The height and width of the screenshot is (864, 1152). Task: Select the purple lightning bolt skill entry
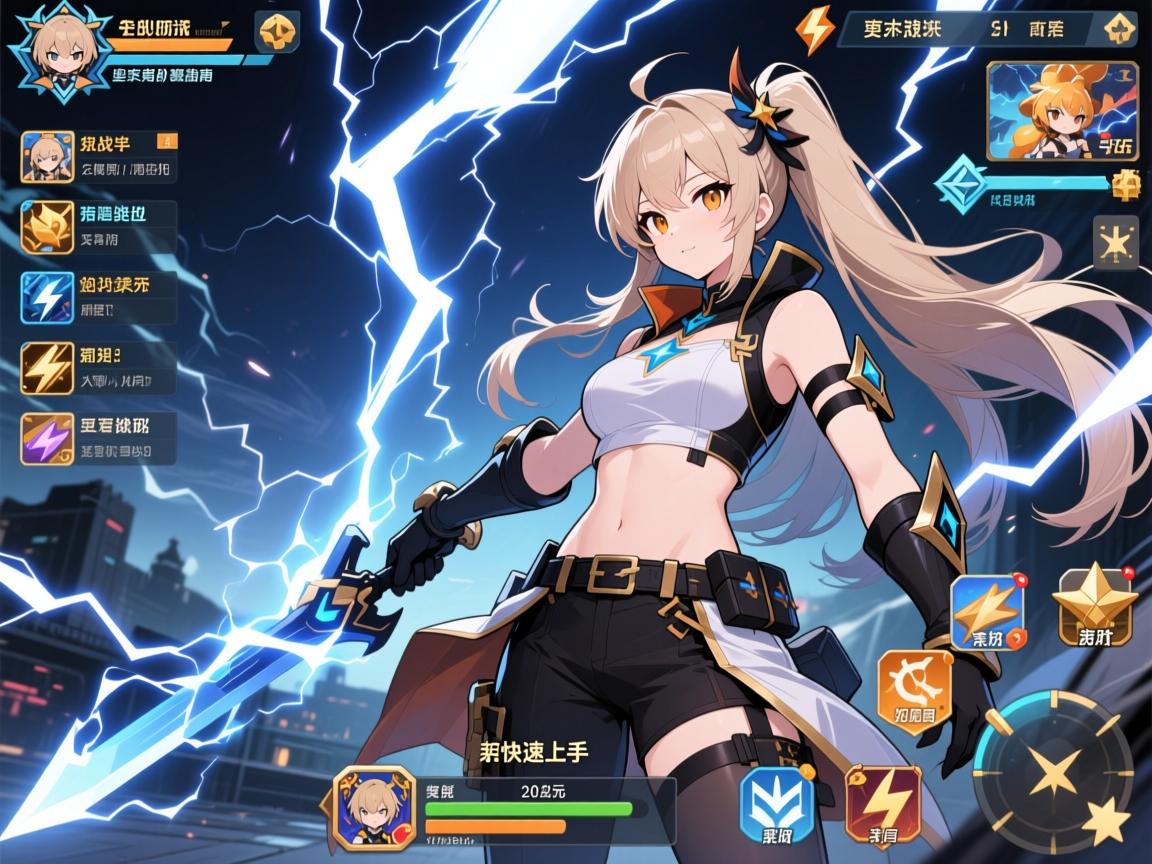click(x=98, y=438)
